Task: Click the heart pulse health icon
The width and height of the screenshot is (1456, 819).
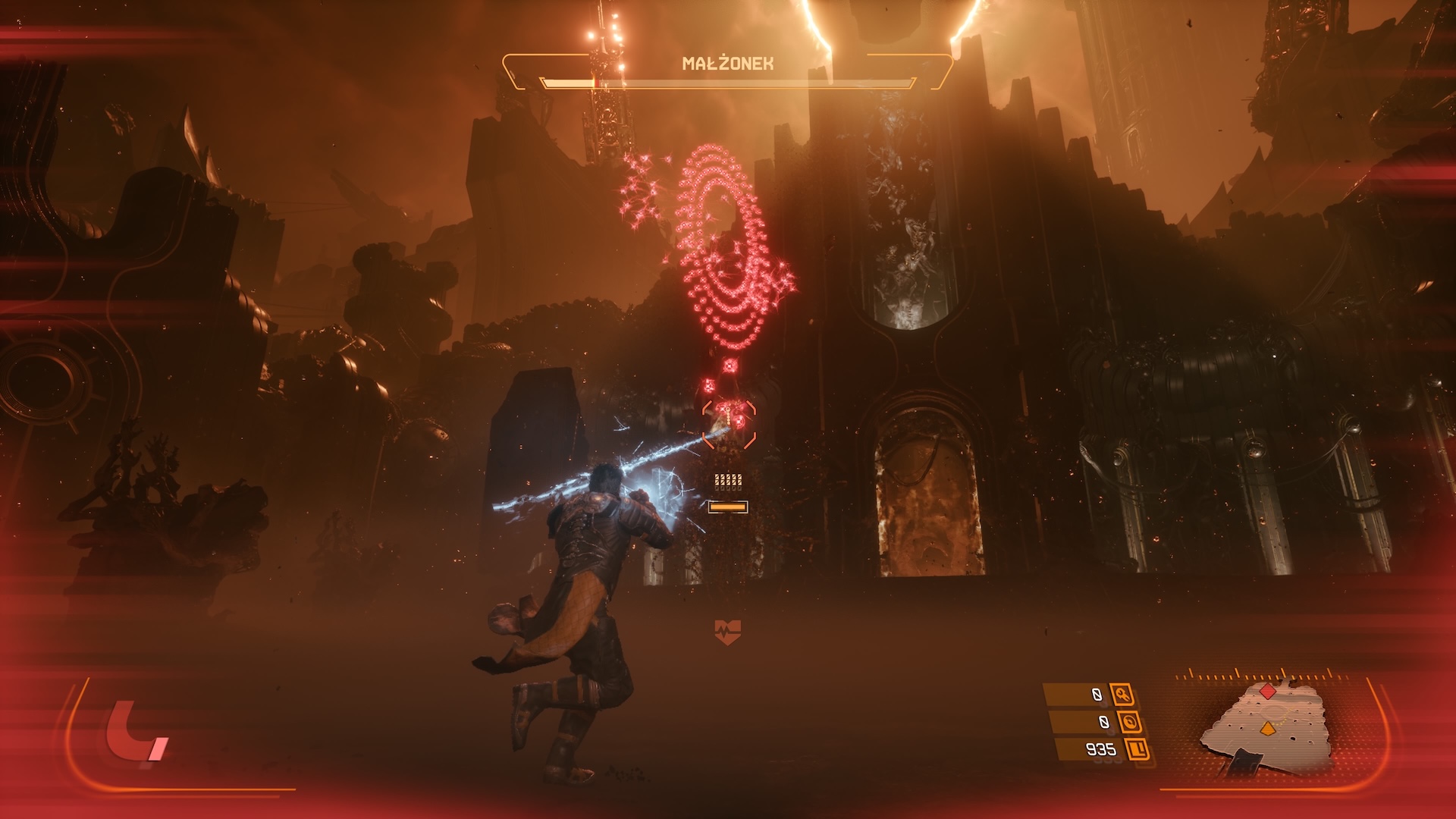Action: [x=727, y=631]
